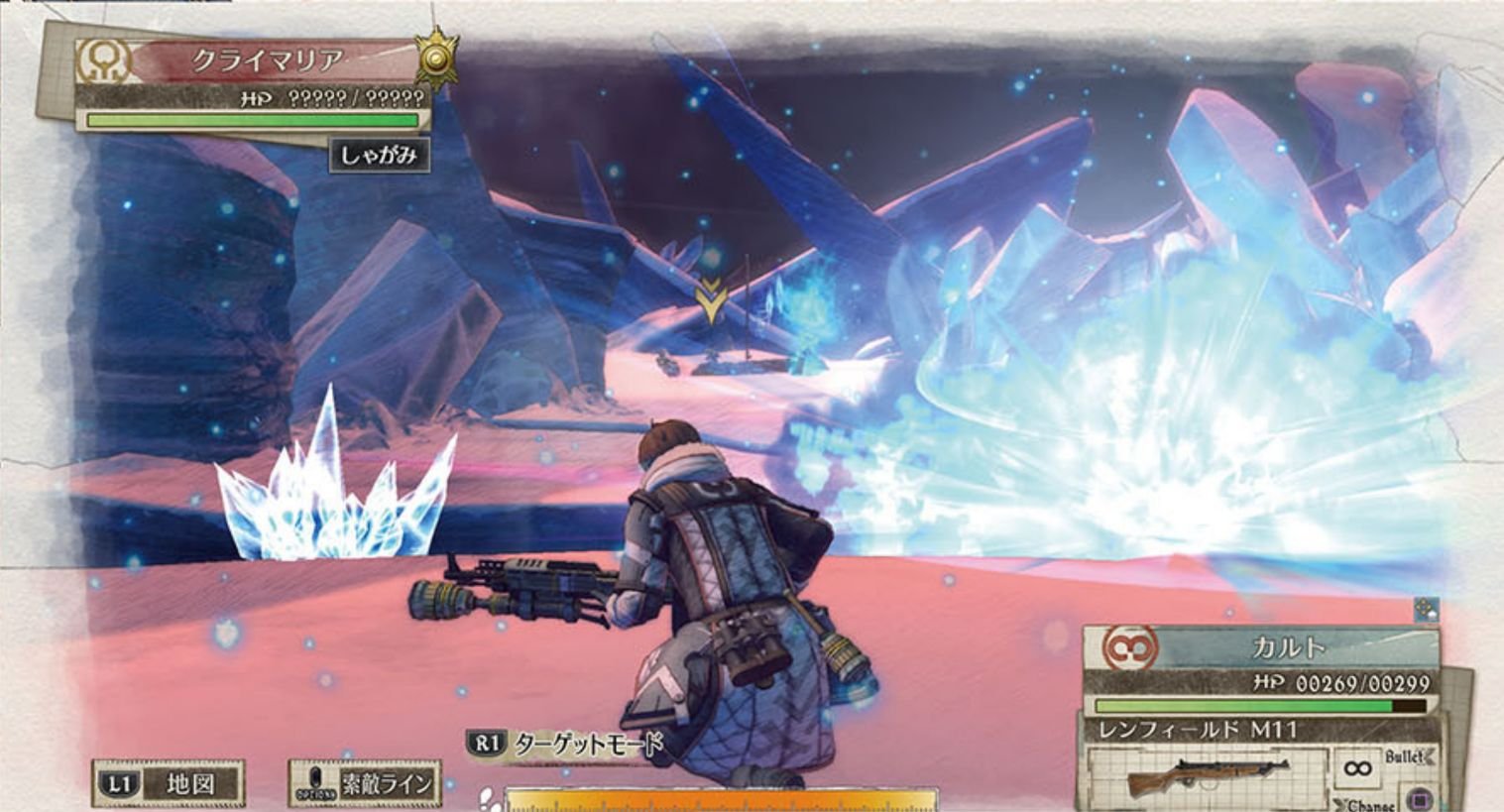
Task: Select the レンフィールド M11 rifle icon
Action: point(1208,774)
